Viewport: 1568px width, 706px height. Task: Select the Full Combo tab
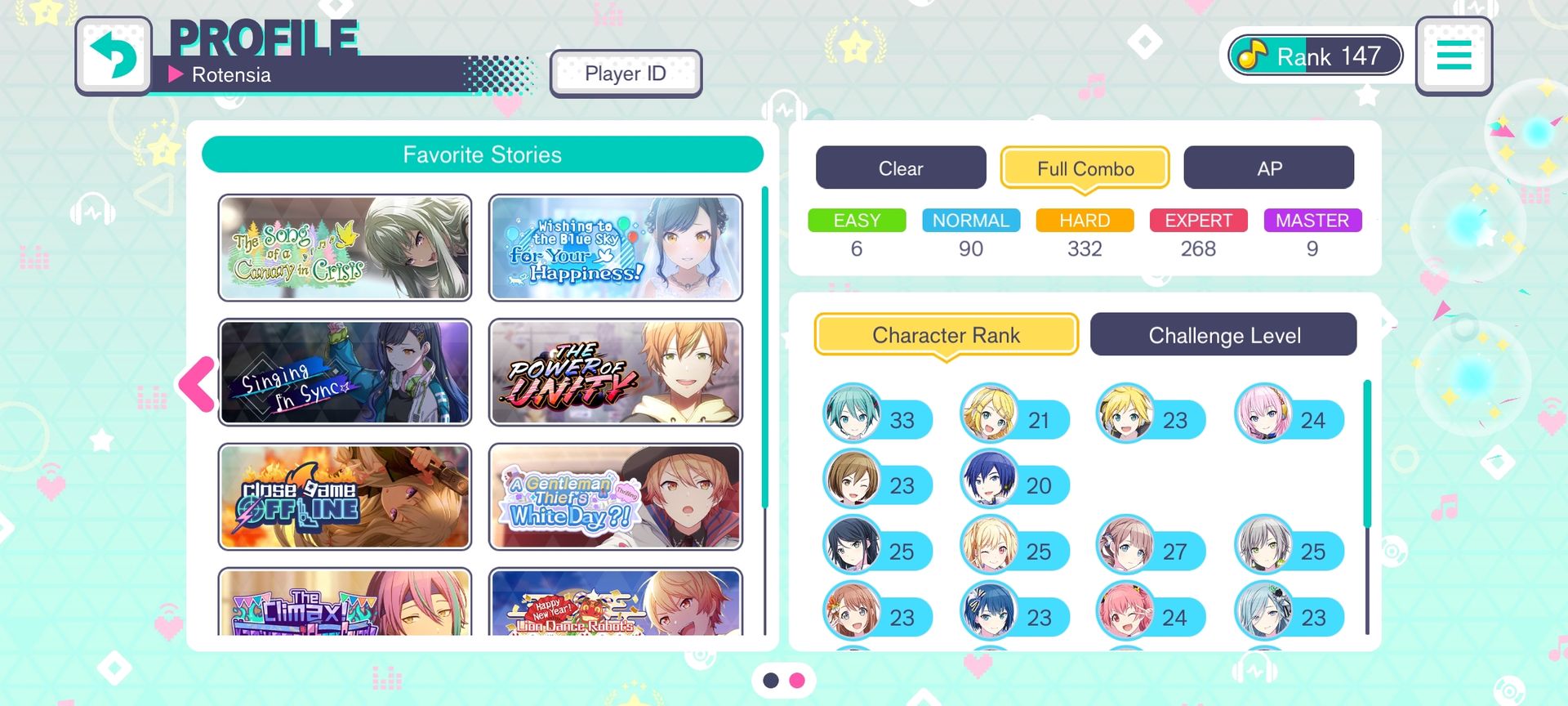1085,168
